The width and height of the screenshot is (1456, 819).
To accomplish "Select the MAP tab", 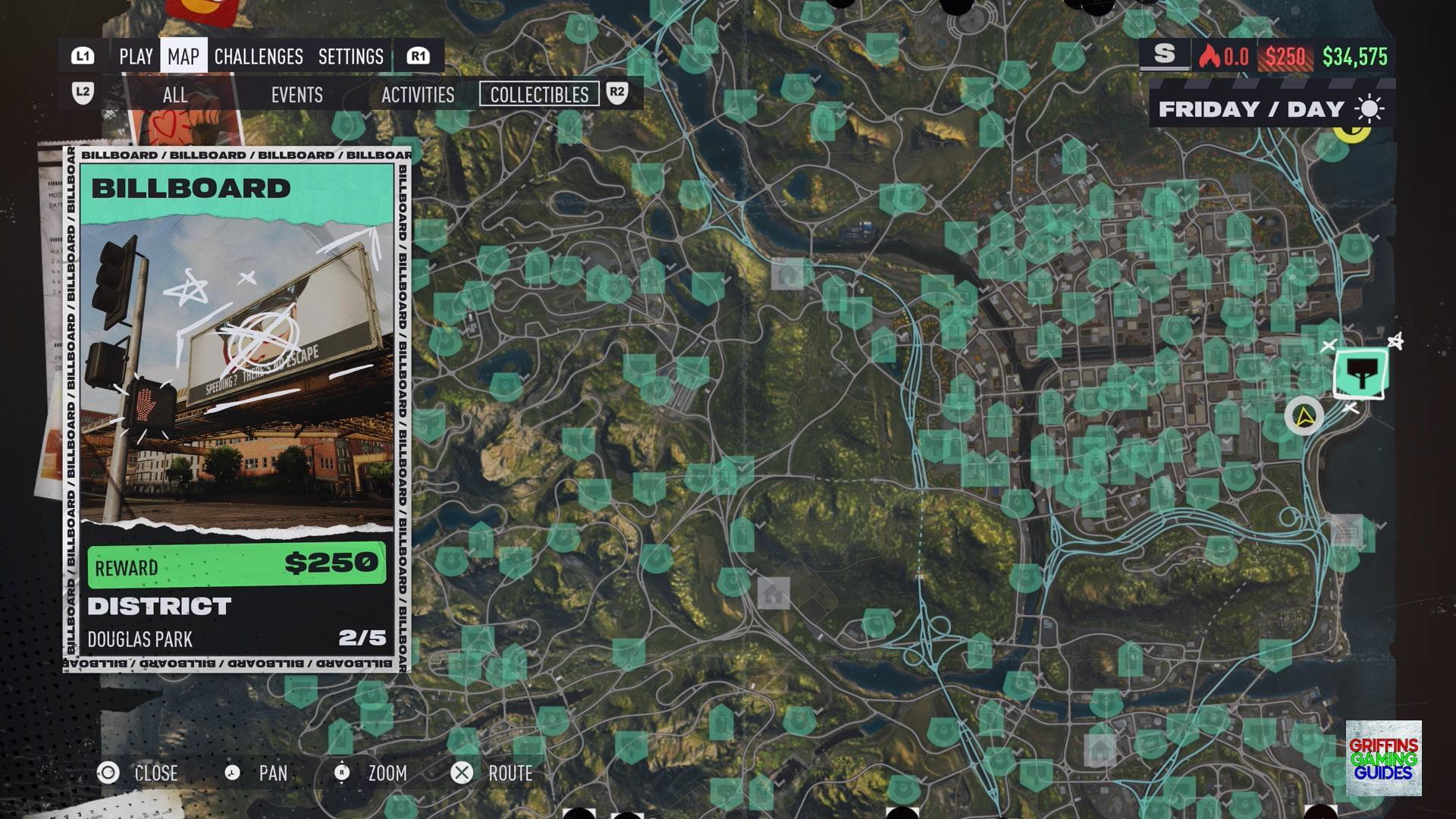I will [x=184, y=57].
